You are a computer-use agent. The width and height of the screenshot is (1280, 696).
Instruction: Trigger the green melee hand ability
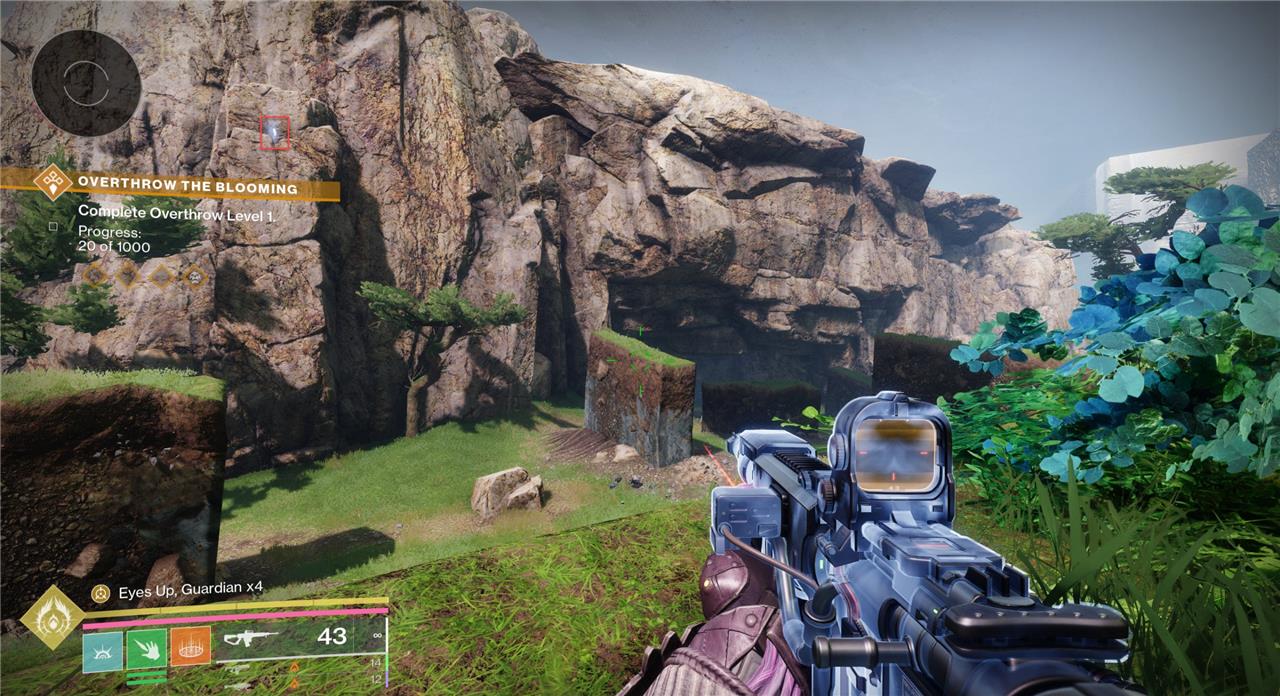[x=146, y=646]
